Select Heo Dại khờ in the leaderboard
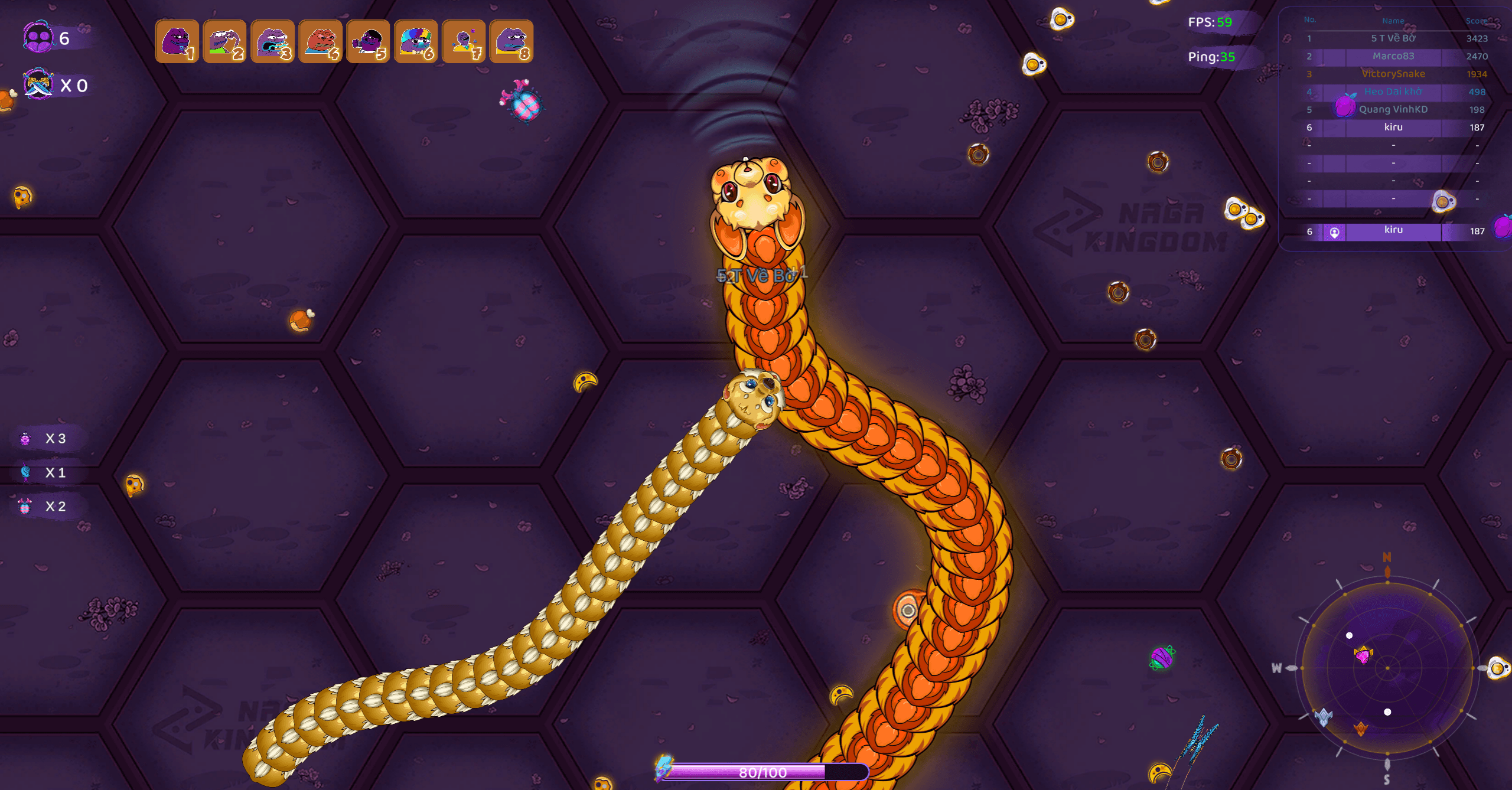The image size is (1512, 790). [x=1393, y=92]
